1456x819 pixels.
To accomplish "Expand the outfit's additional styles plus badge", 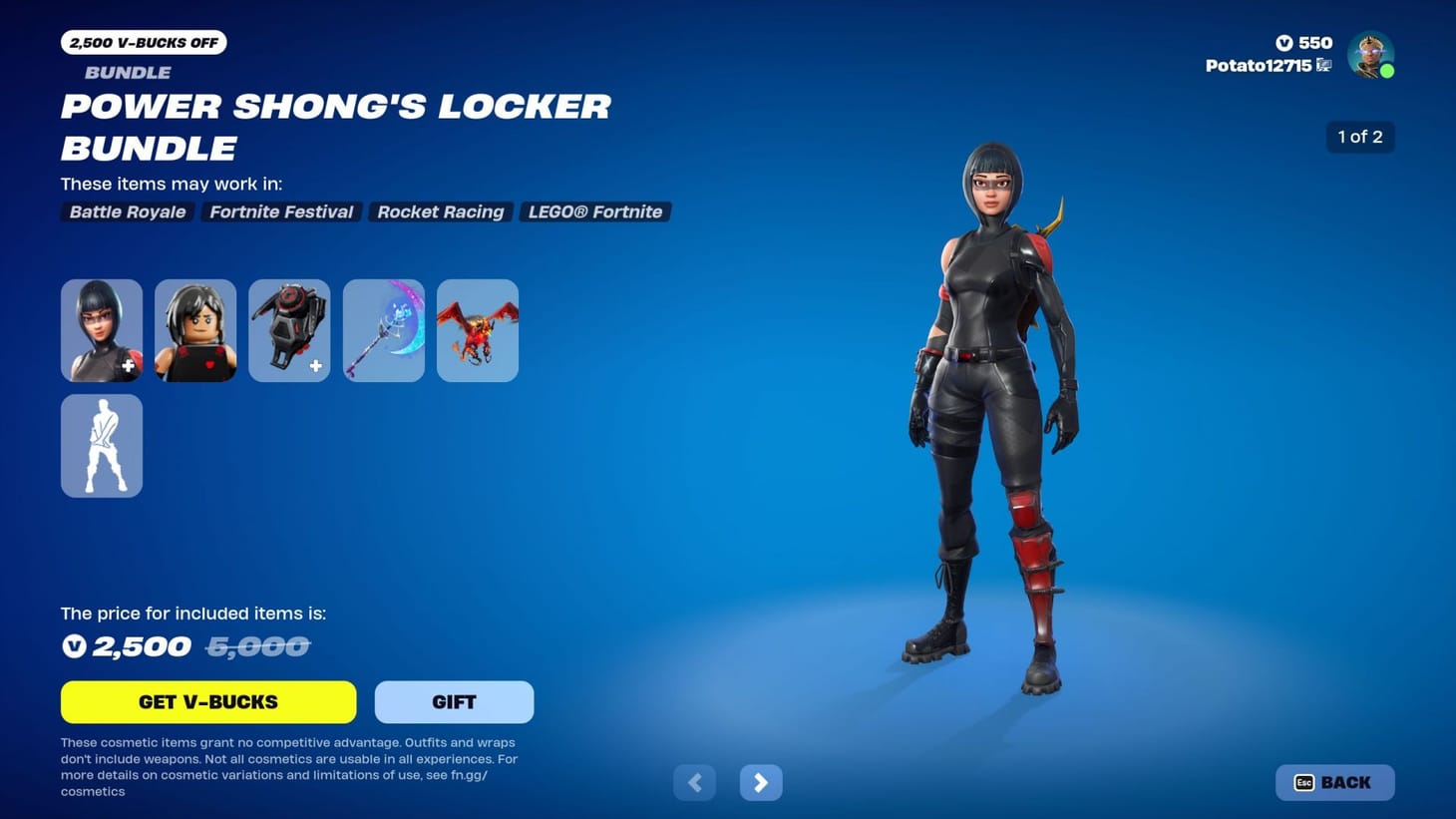I will [x=128, y=366].
